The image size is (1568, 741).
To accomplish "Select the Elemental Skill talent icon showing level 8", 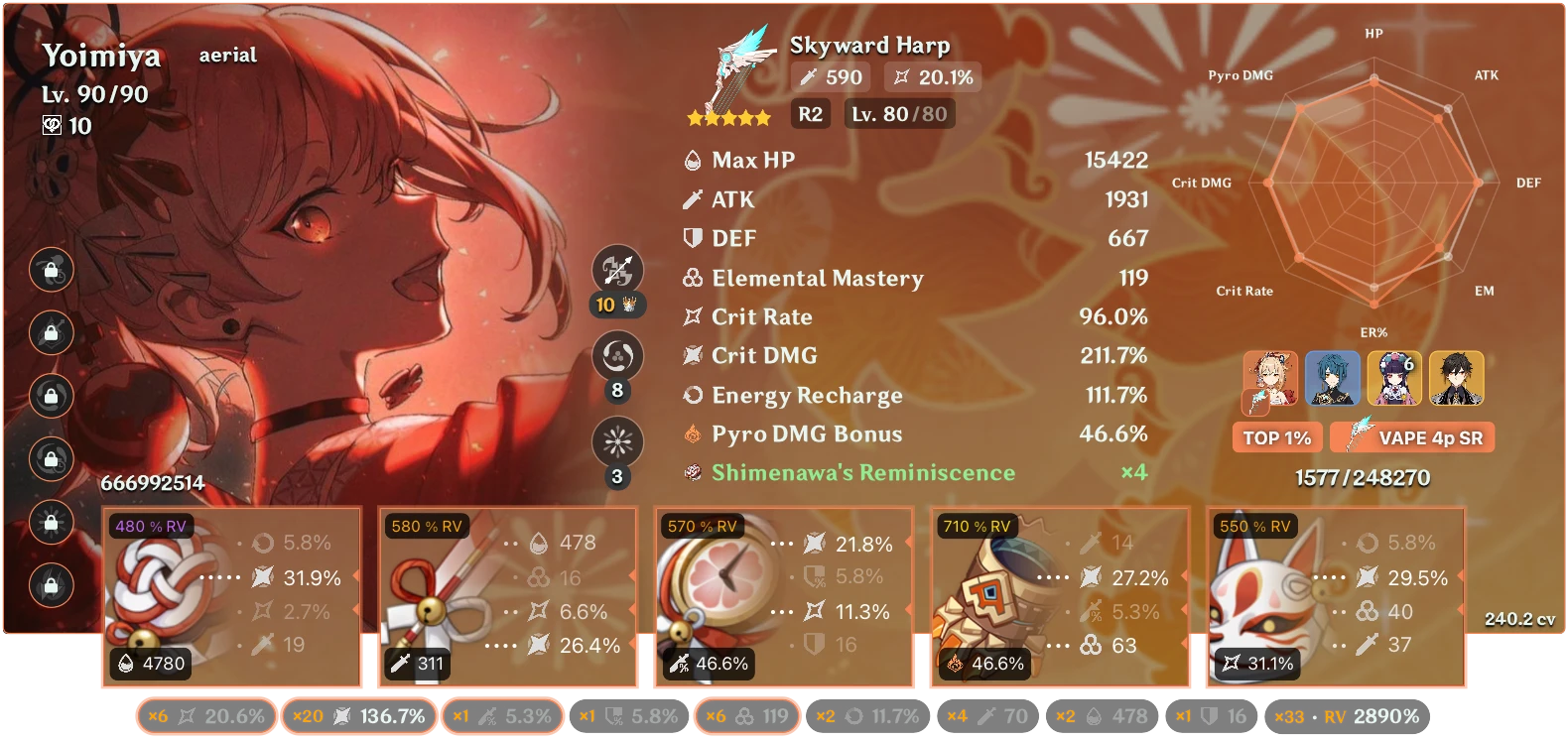I will coord(617,356).
